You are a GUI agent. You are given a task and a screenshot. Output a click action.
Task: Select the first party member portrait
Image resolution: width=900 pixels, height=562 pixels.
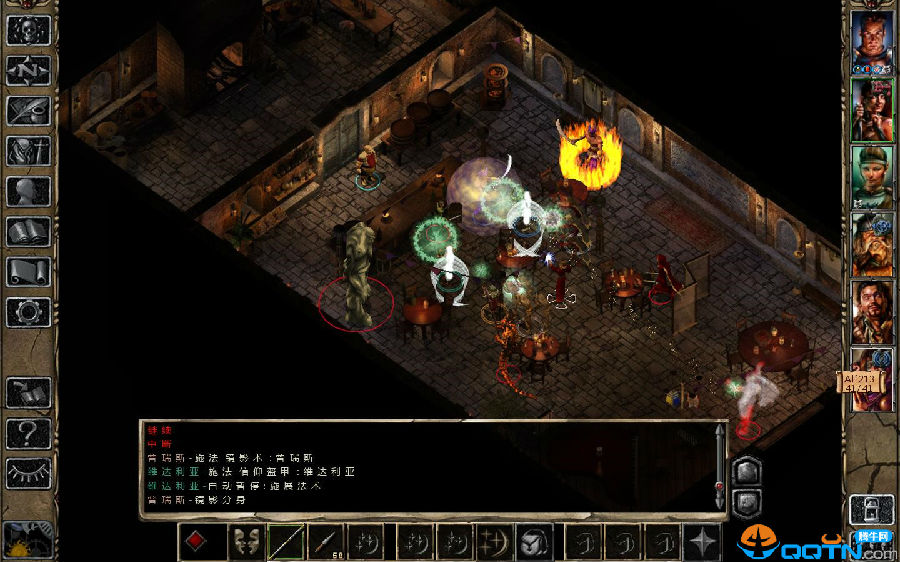[872, 42]
